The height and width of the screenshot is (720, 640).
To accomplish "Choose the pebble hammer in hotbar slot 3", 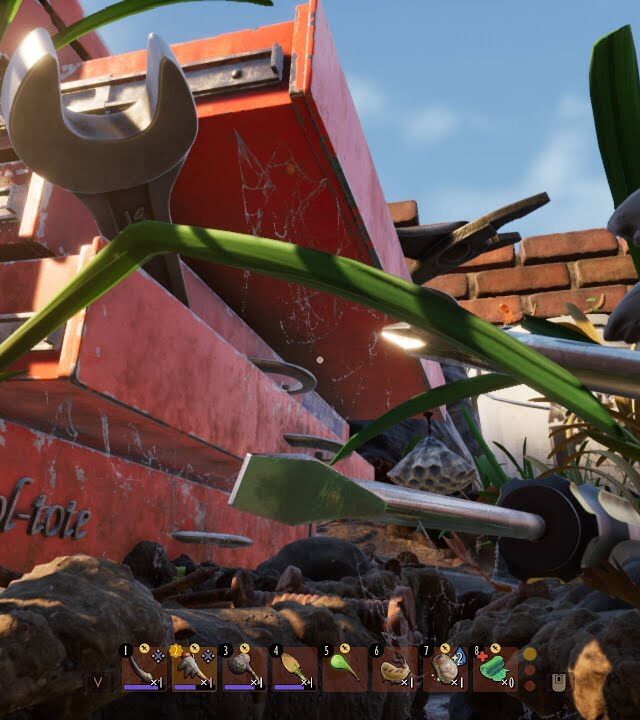I will pyautogui.click(x=243, y=668).
